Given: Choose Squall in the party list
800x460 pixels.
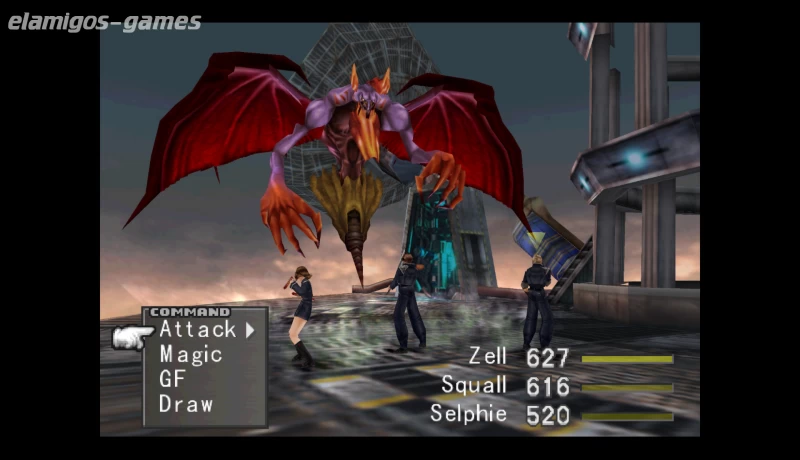Looking at the screenshot, I should point(474,385).
